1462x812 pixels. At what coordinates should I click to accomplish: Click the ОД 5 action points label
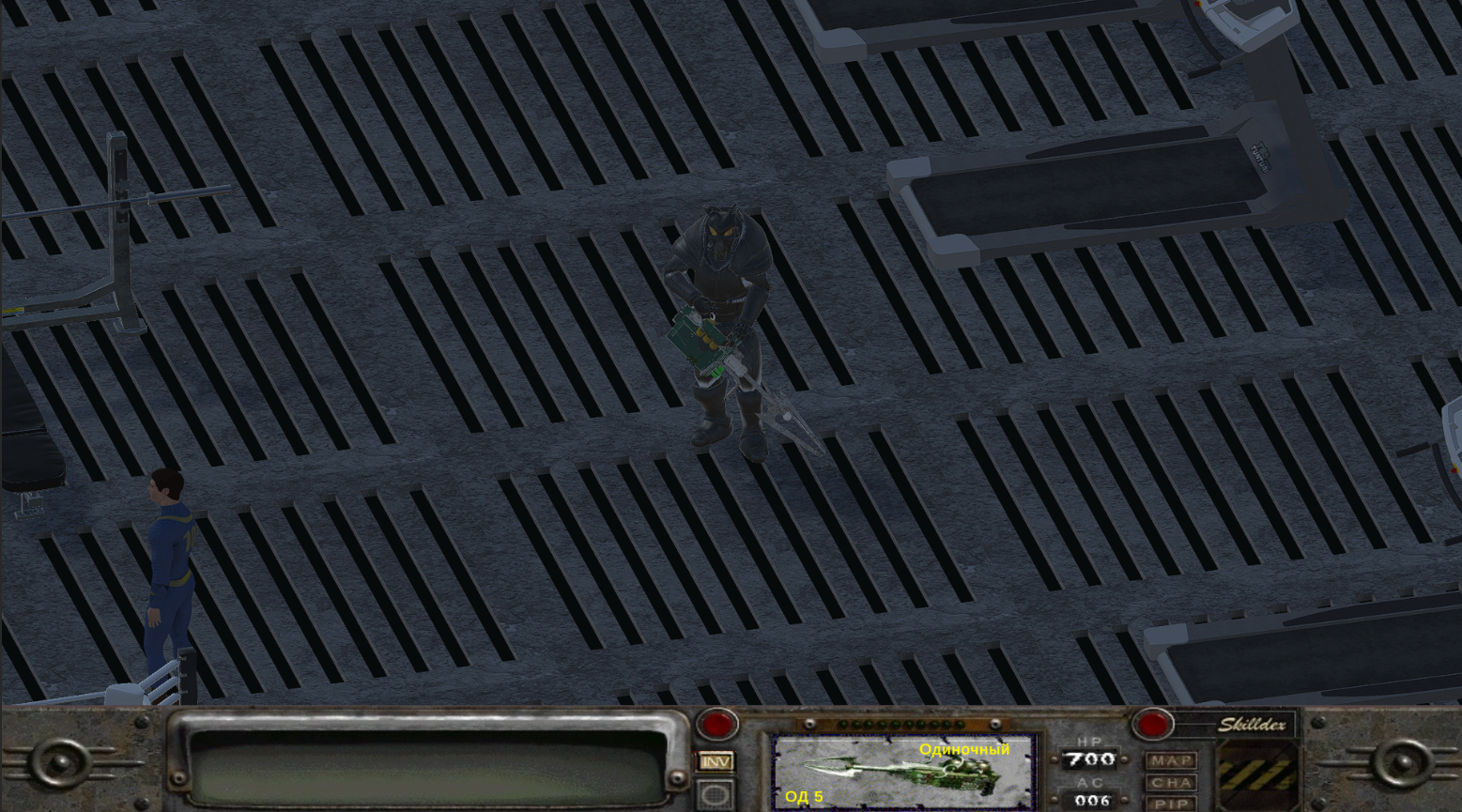click(804, 799)
